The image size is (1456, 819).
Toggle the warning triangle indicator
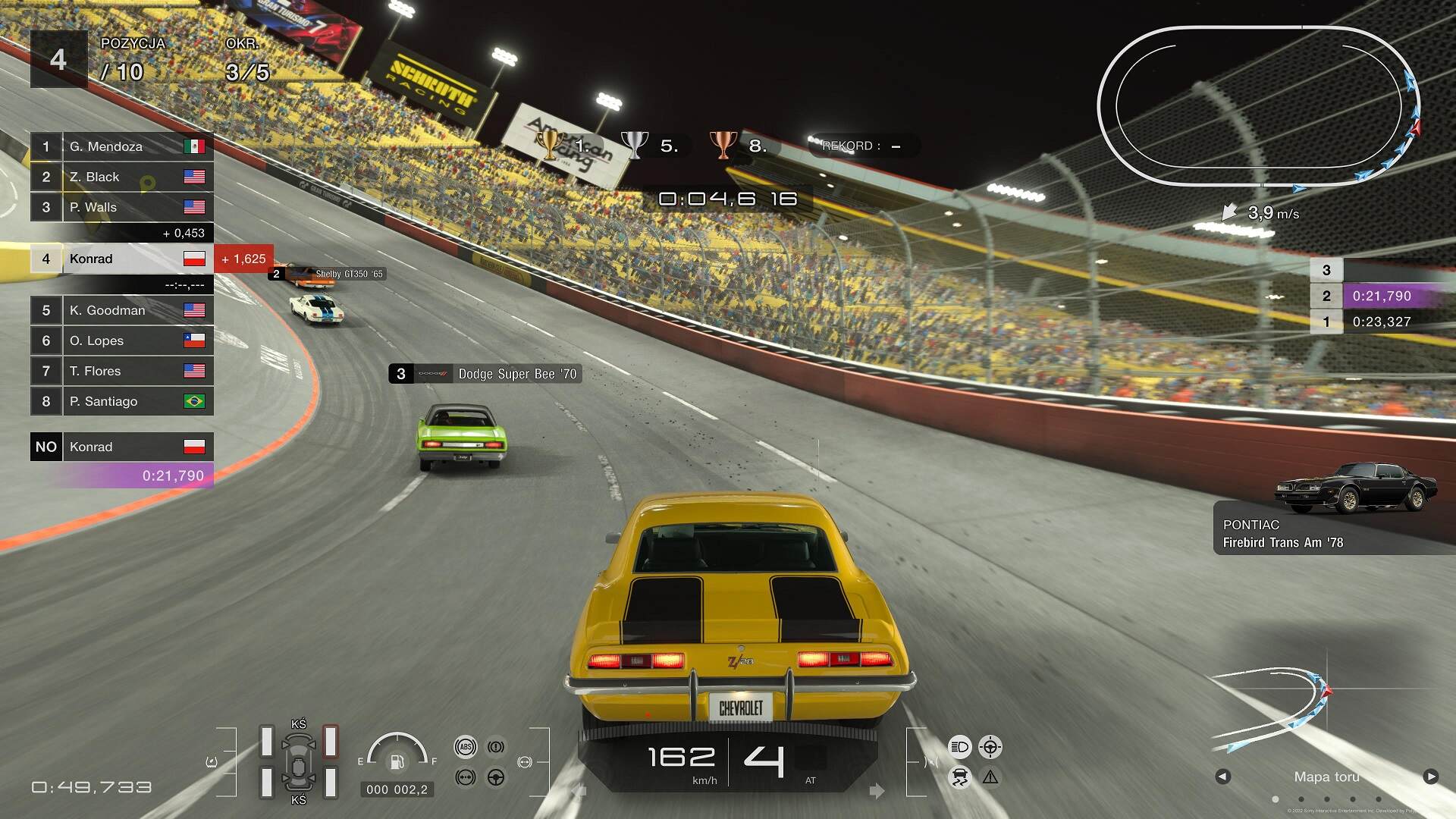[990, 776]
